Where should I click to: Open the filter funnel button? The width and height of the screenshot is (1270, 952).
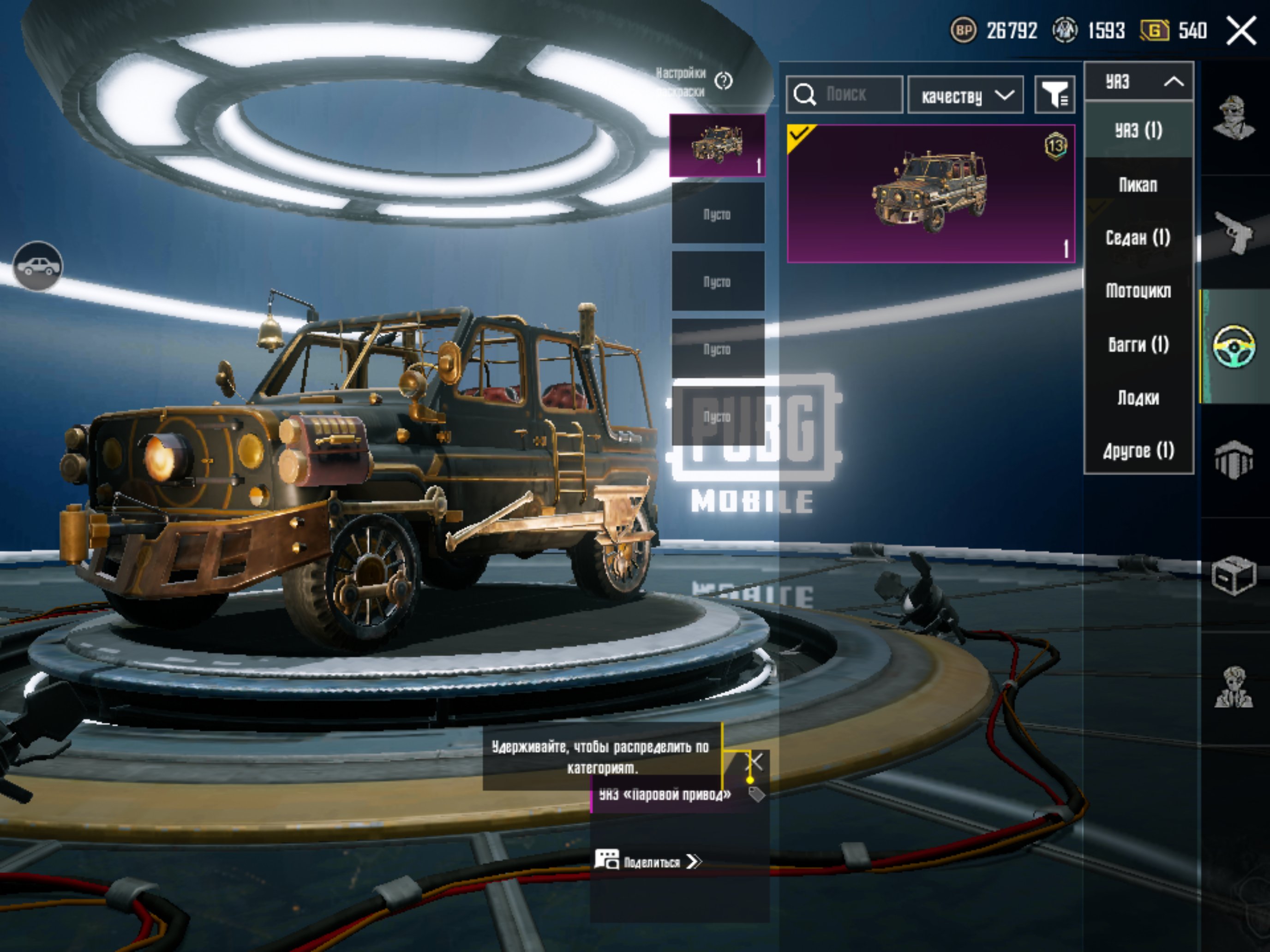coord(1054,95)
